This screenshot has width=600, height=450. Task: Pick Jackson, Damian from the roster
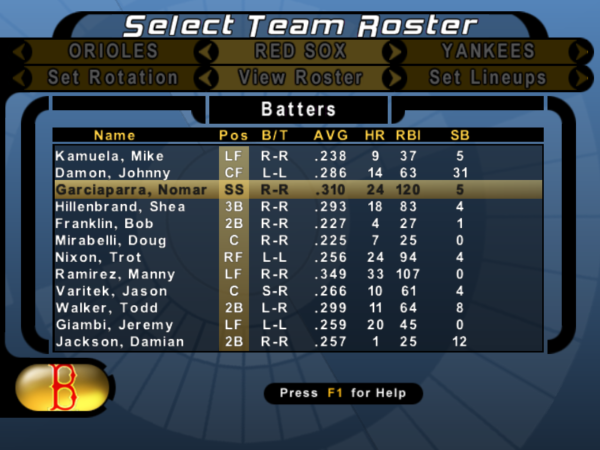point(112,342)
